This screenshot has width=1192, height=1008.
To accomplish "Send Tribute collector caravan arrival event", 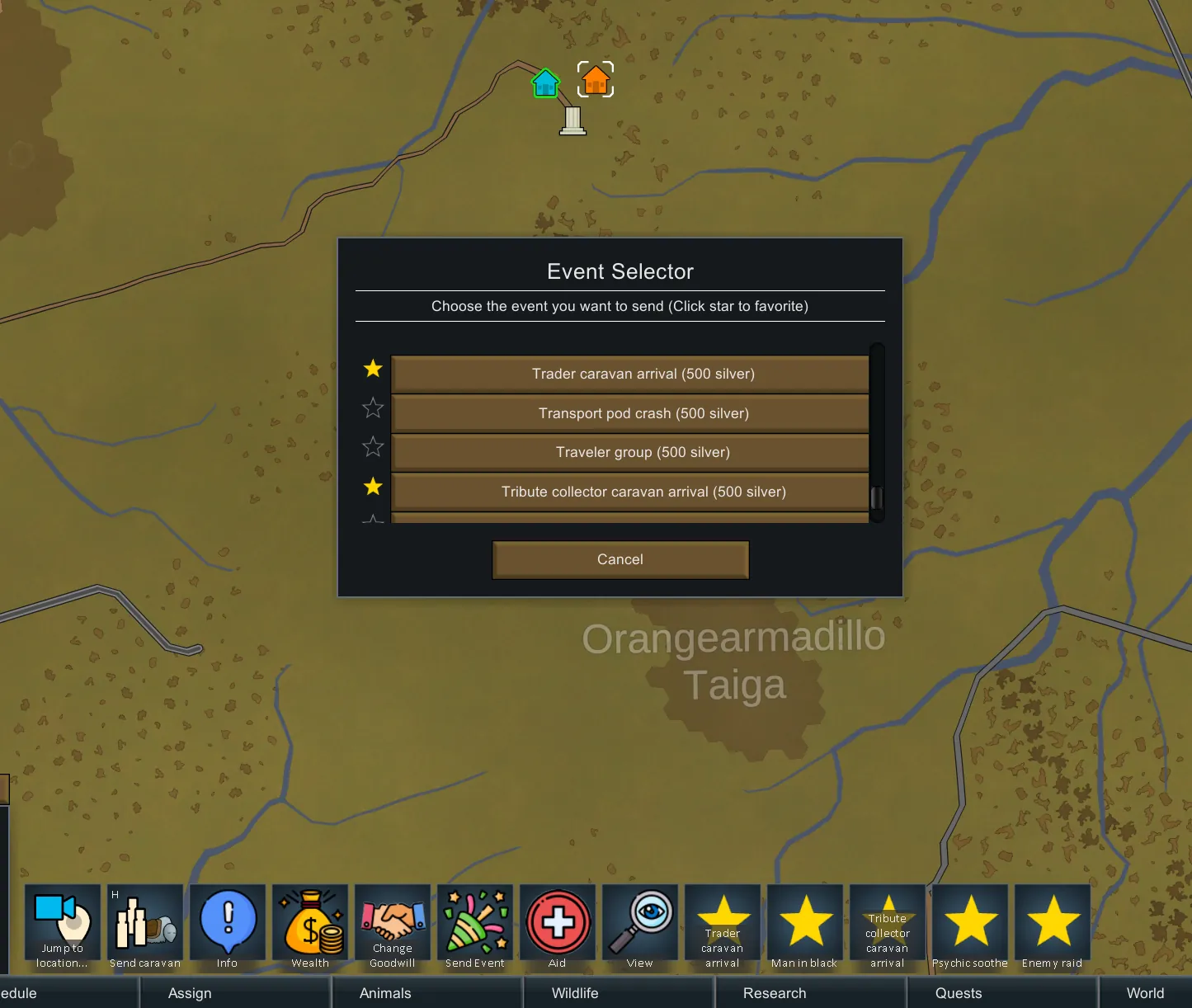I will pyautogui.click(x=629, y=492).
